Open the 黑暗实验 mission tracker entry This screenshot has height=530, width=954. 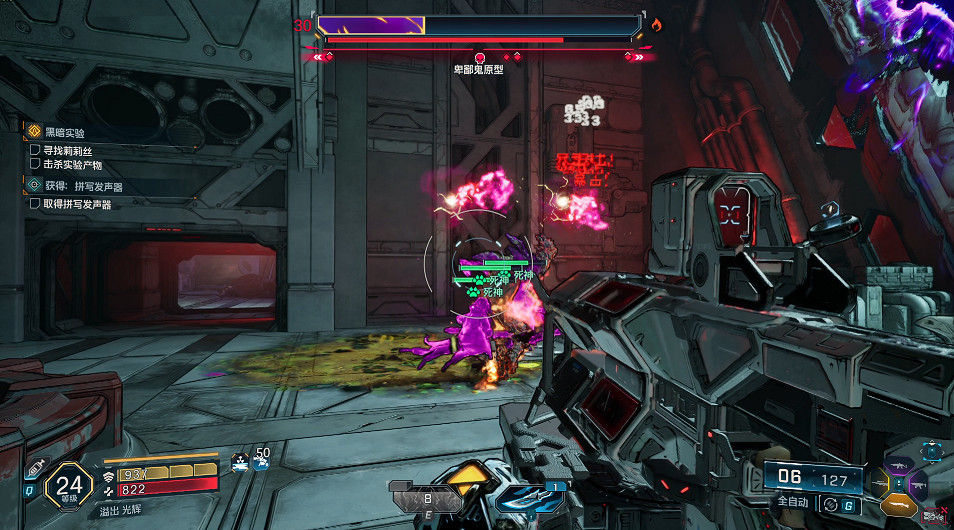(66, 132)
